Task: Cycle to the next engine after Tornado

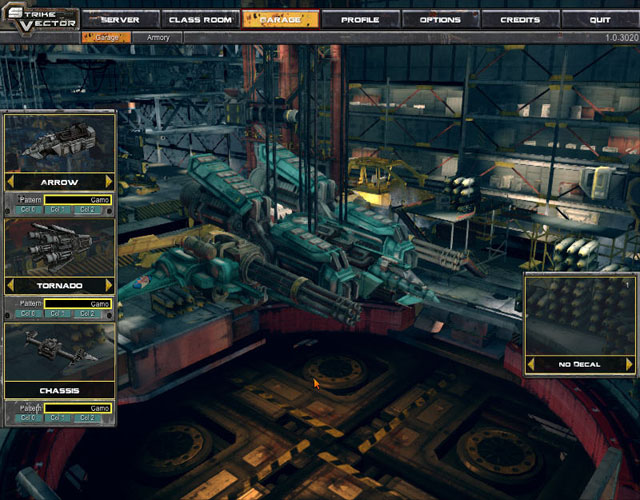Action: [x=109, y=285]
